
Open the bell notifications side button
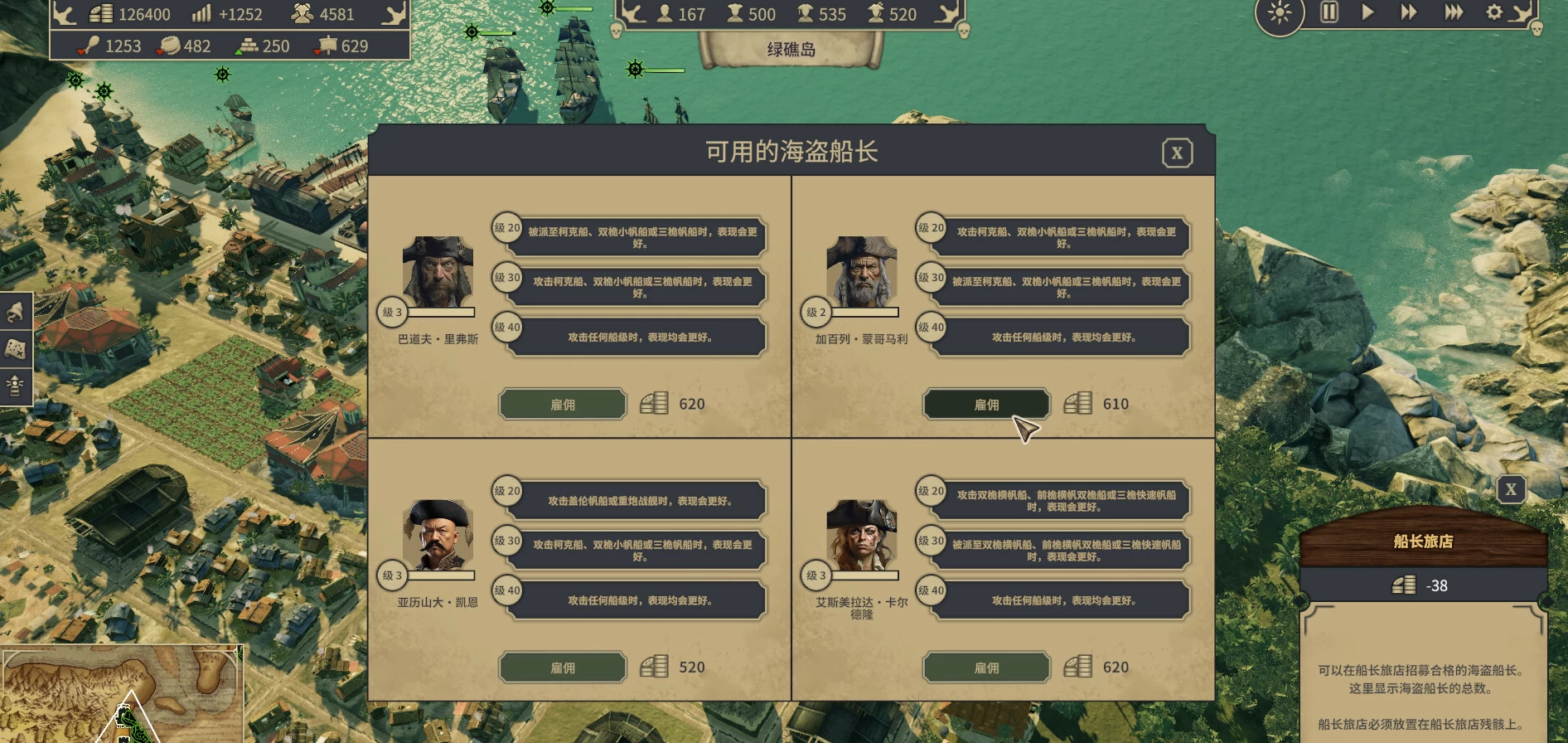[15, 313]
